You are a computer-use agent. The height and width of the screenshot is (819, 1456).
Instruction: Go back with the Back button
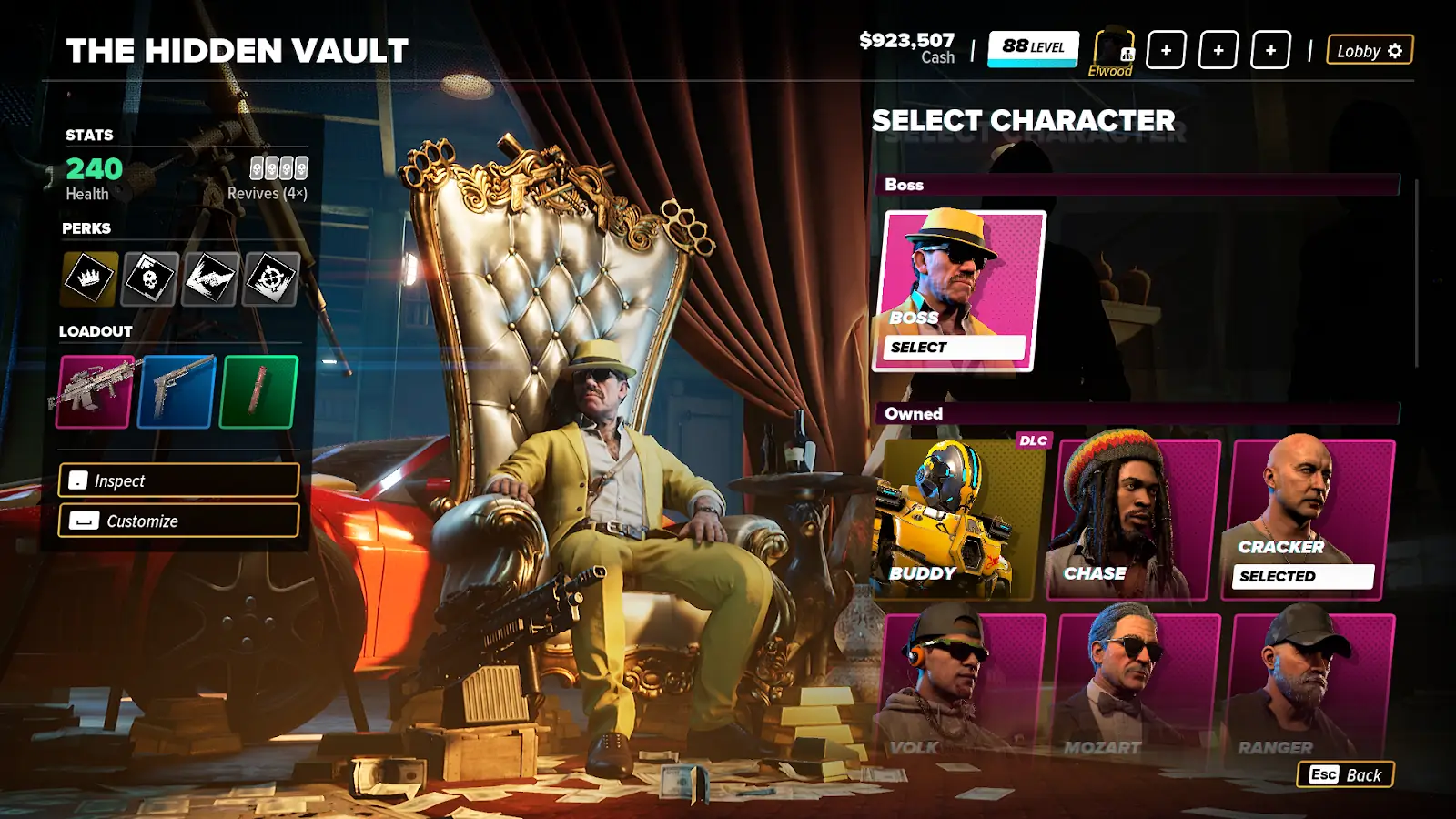point(1345,774)
